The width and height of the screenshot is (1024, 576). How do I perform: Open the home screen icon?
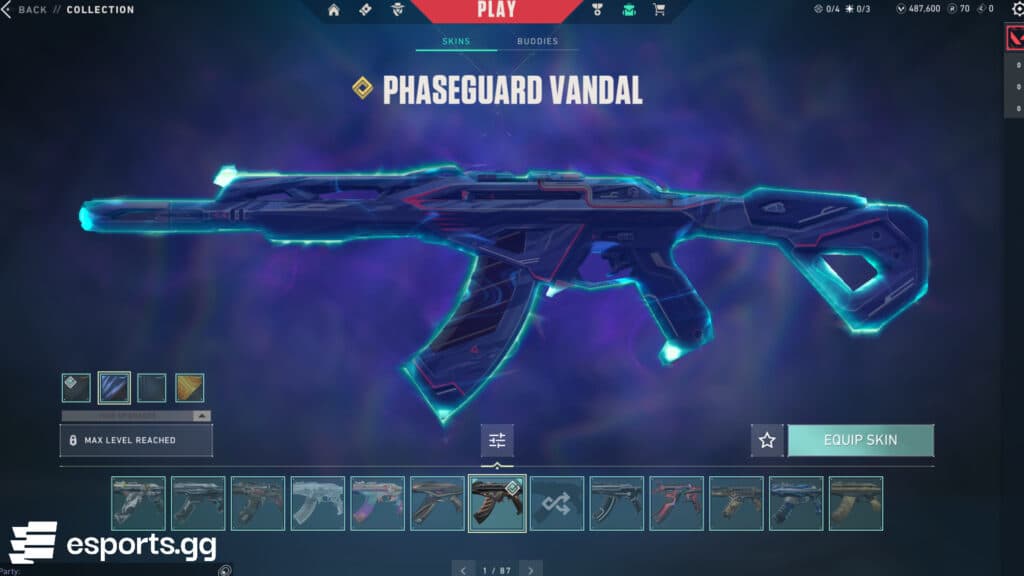[x=334, y=11]
